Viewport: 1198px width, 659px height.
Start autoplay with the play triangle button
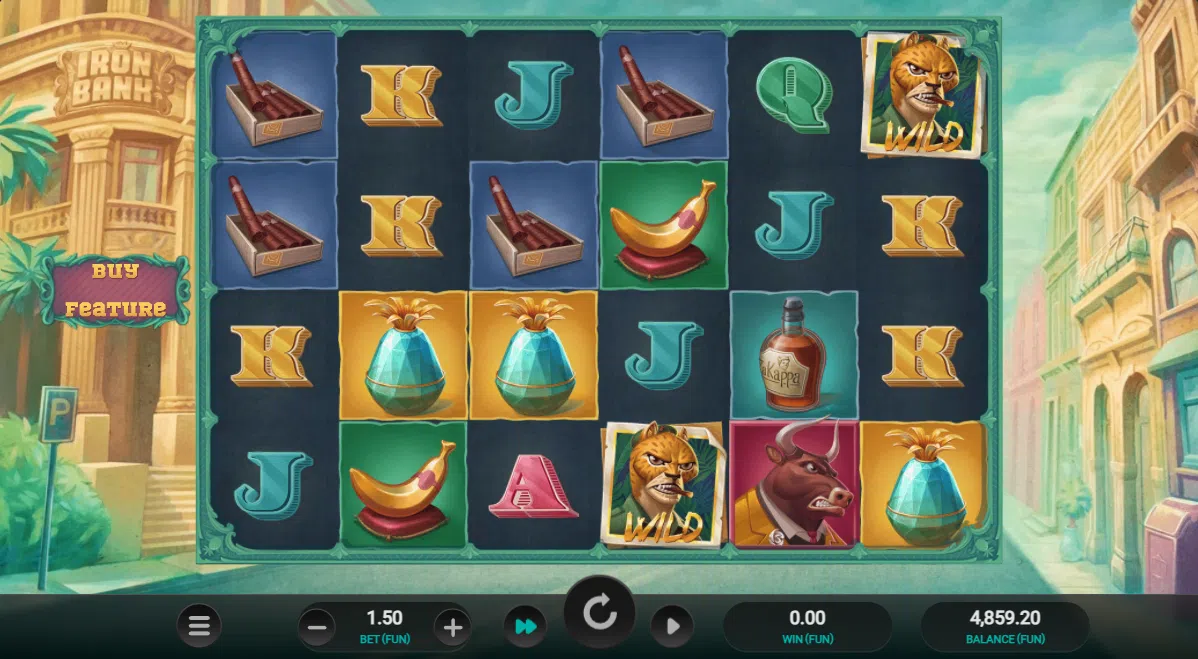672,627
